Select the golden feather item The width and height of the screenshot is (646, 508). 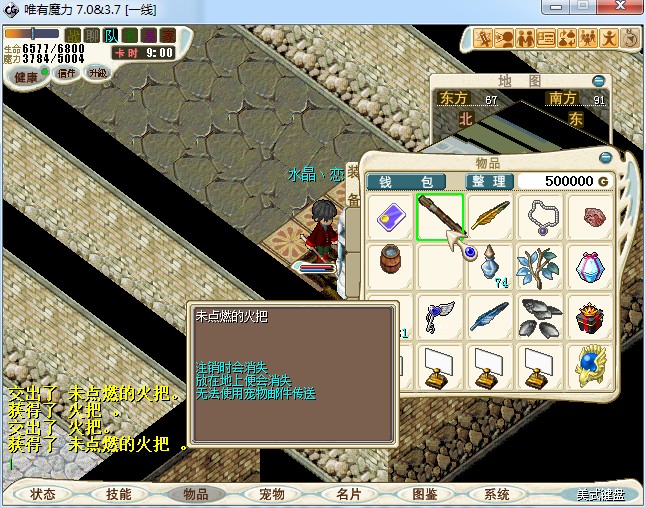tap(490, 218)
